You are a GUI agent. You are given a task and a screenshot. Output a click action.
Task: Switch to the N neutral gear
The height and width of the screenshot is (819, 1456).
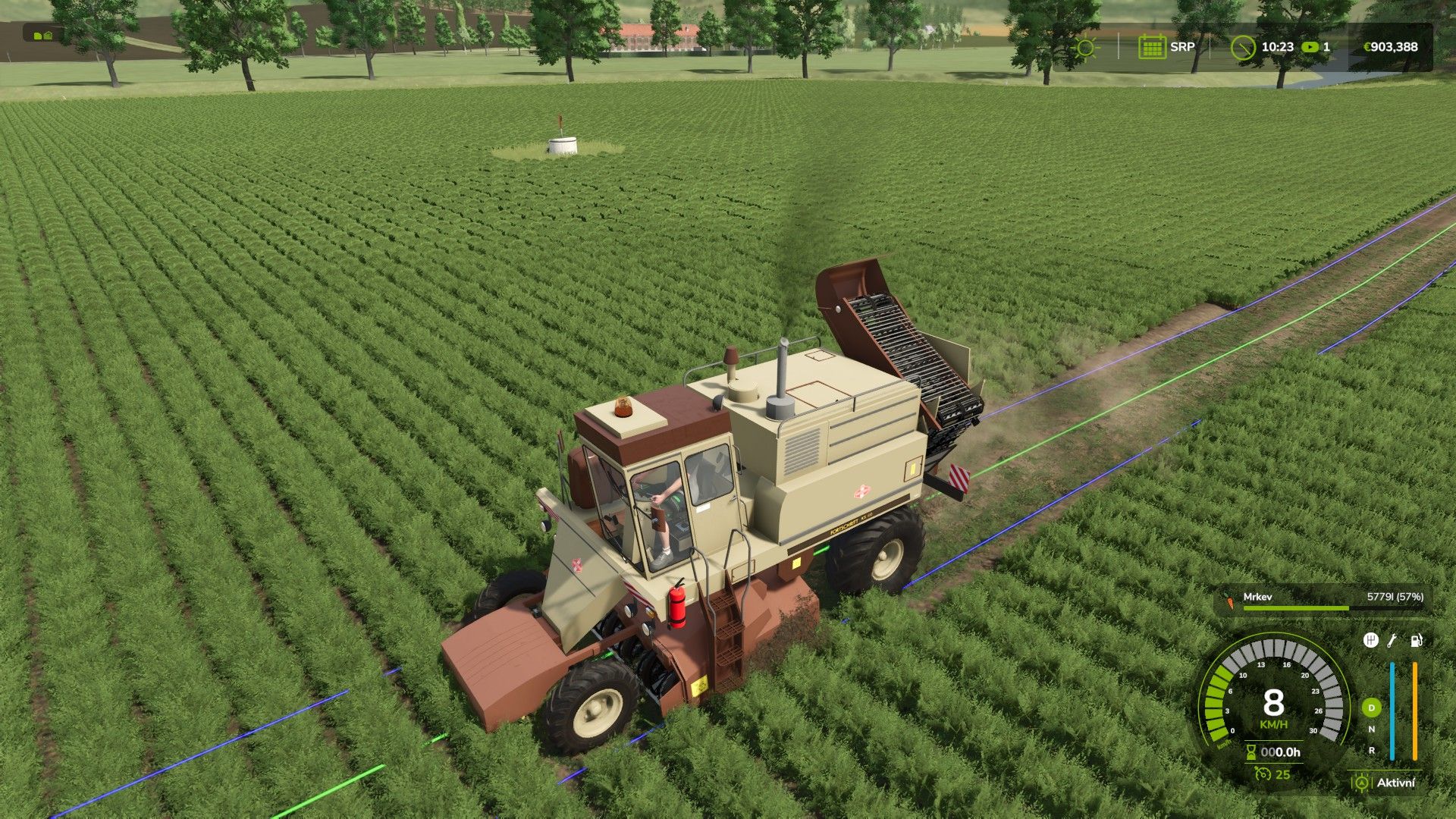[1371, 730]
